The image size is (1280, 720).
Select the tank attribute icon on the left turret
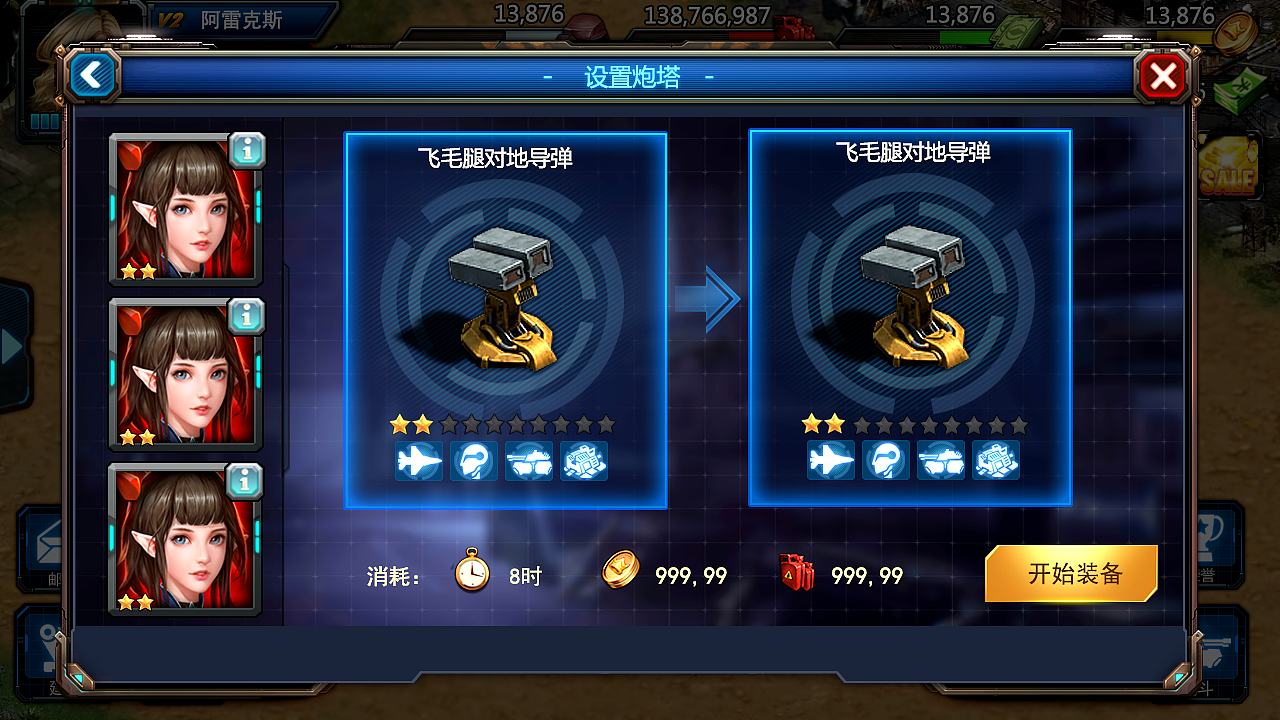[530, 461]
